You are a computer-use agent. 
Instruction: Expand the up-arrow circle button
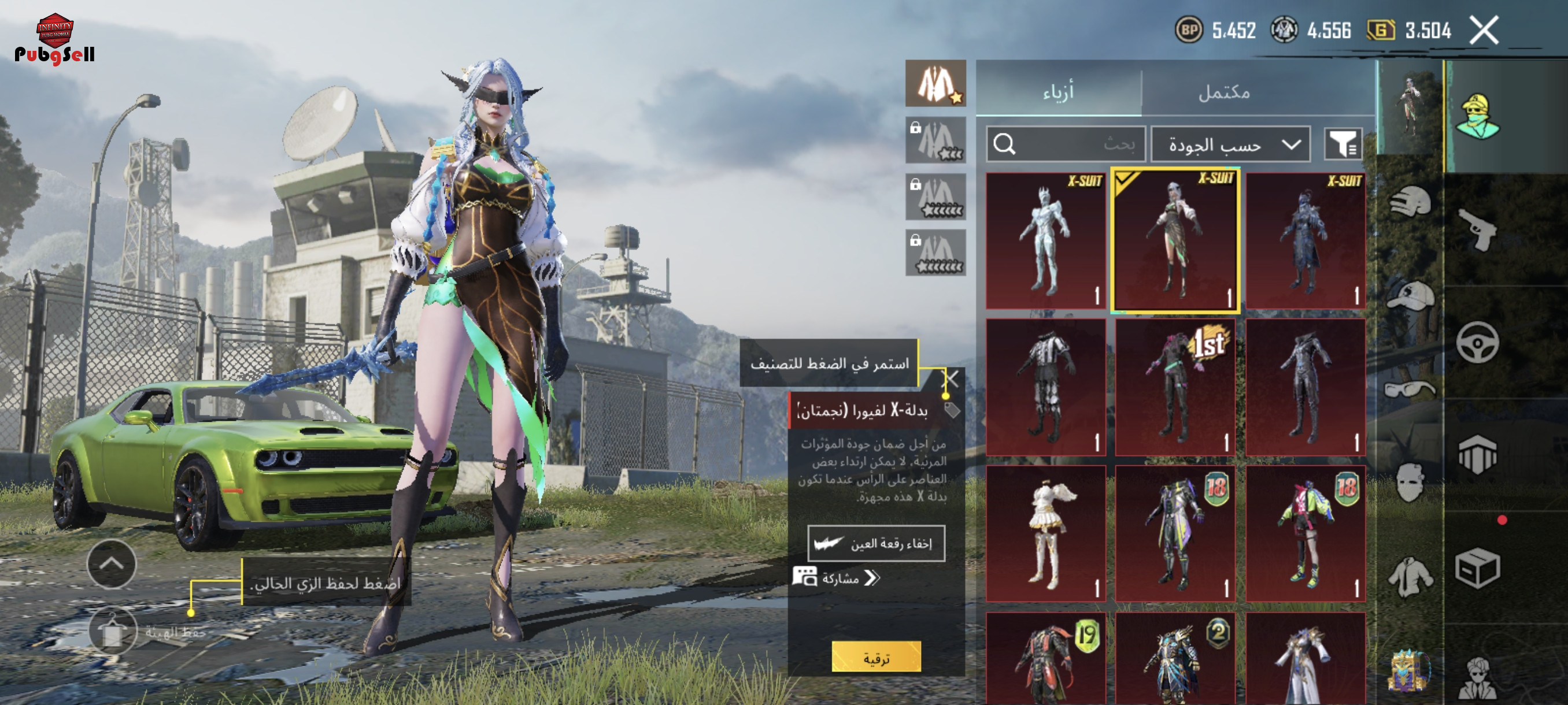(112, 564)
